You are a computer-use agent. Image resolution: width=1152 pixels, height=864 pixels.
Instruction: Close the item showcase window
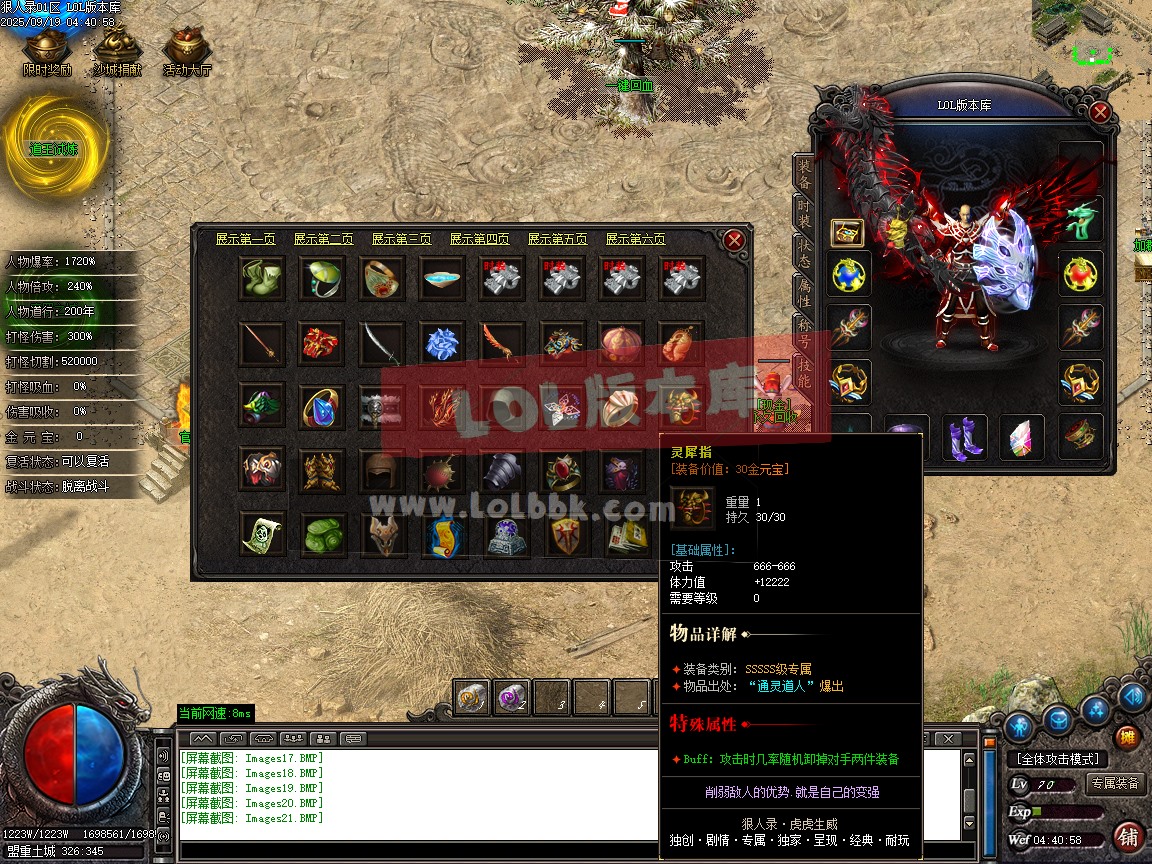pyautogui.click(x=734, y=240)
